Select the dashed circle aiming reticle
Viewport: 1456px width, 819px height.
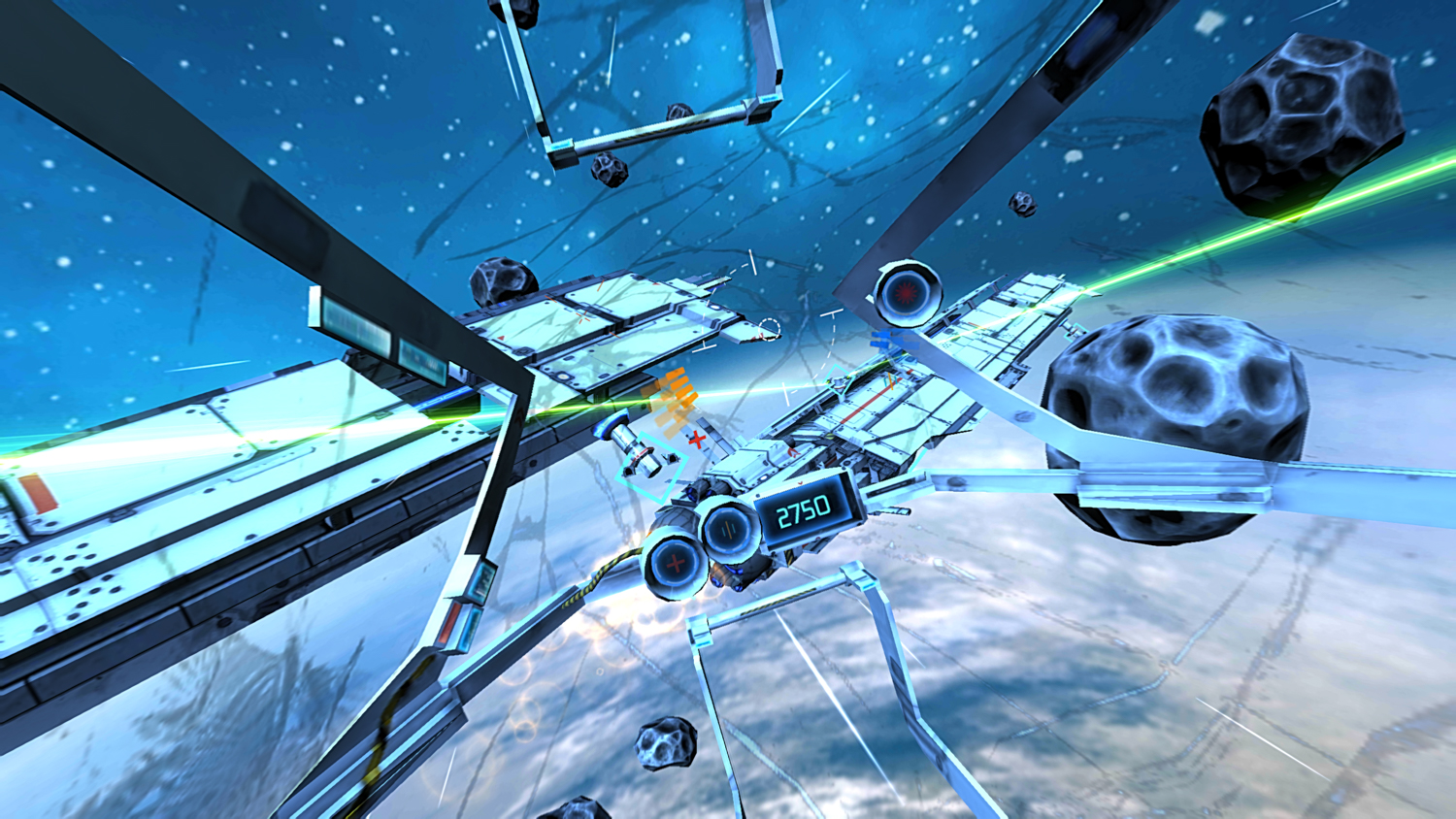pos(768,329)
